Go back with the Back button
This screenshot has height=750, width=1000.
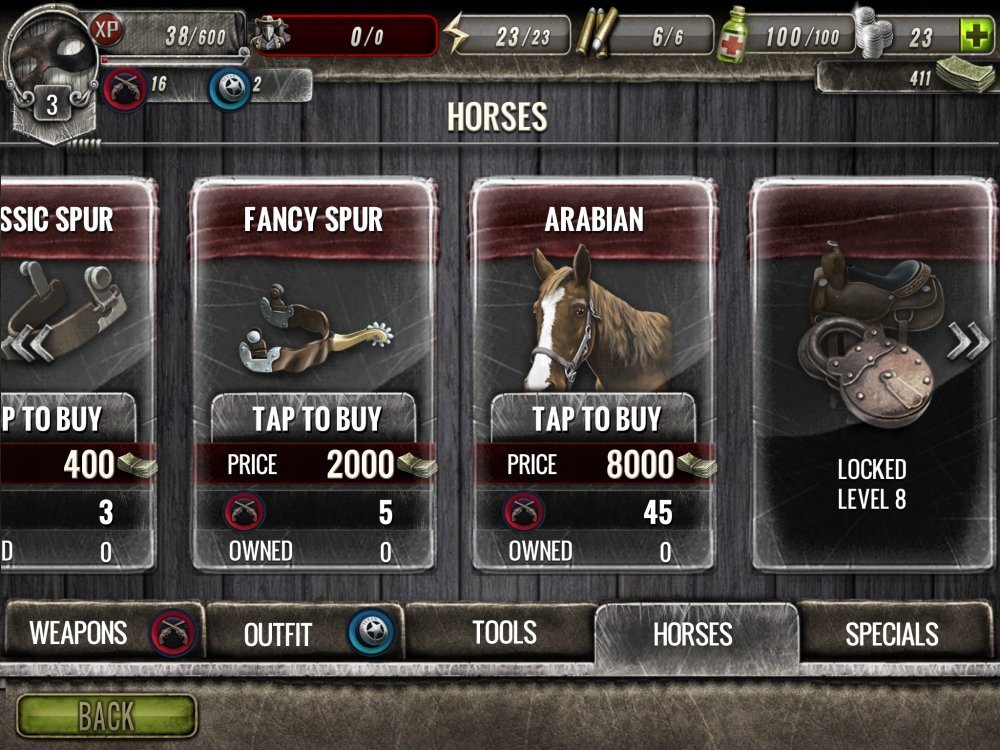tap(106, 716)
